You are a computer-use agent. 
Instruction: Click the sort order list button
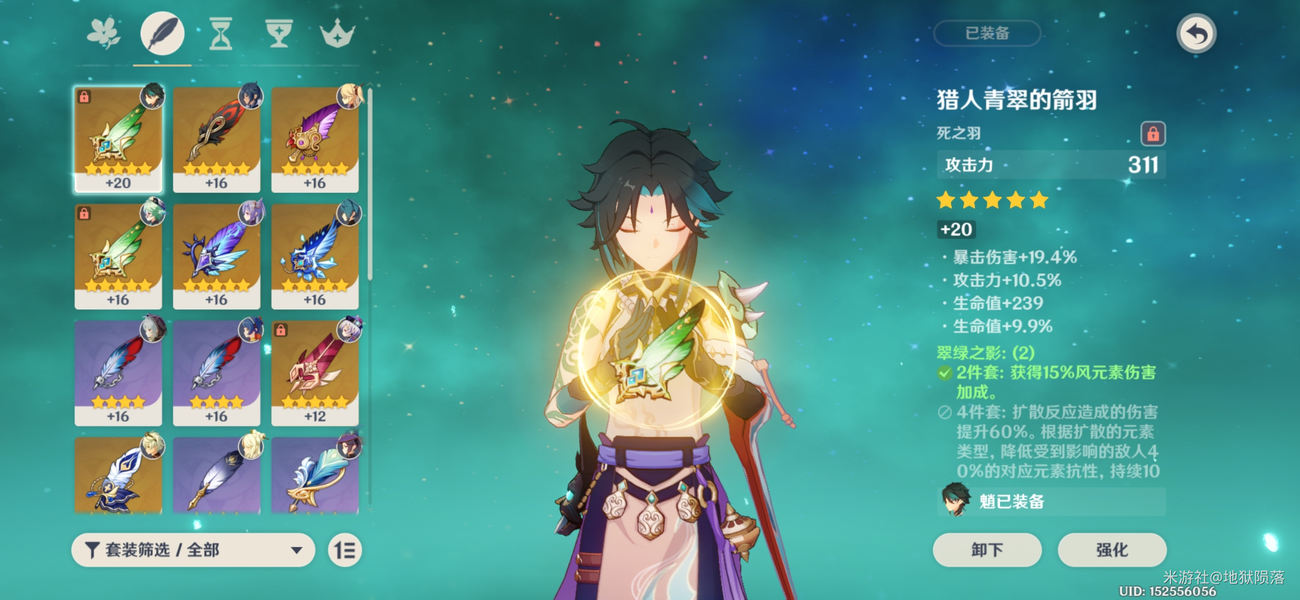tap(345, 550)
